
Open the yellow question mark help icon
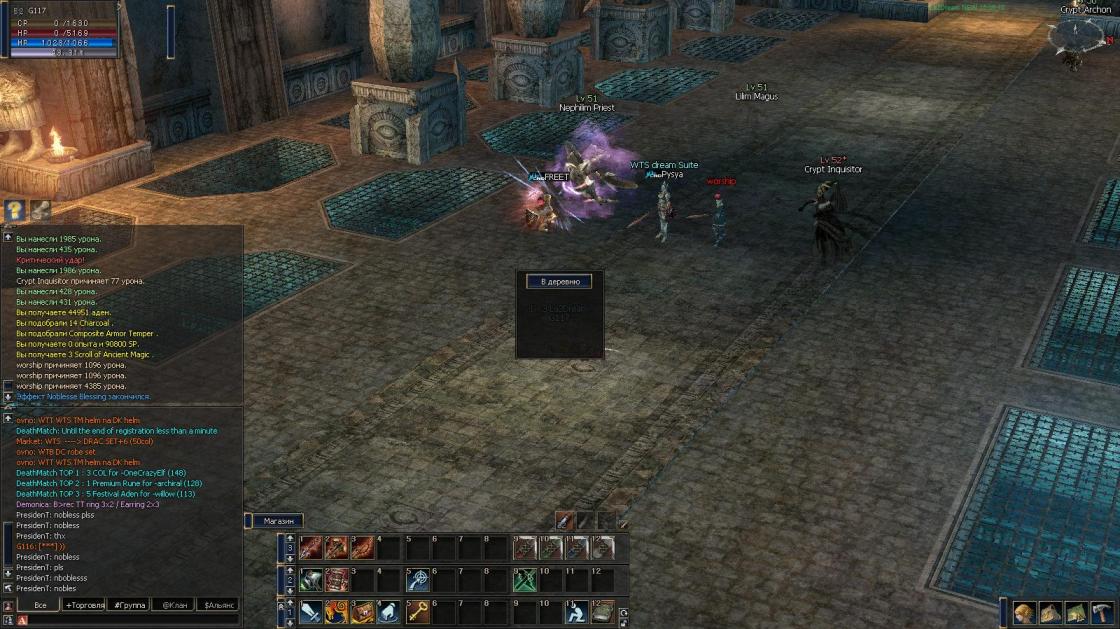click(x=15, y=210)
